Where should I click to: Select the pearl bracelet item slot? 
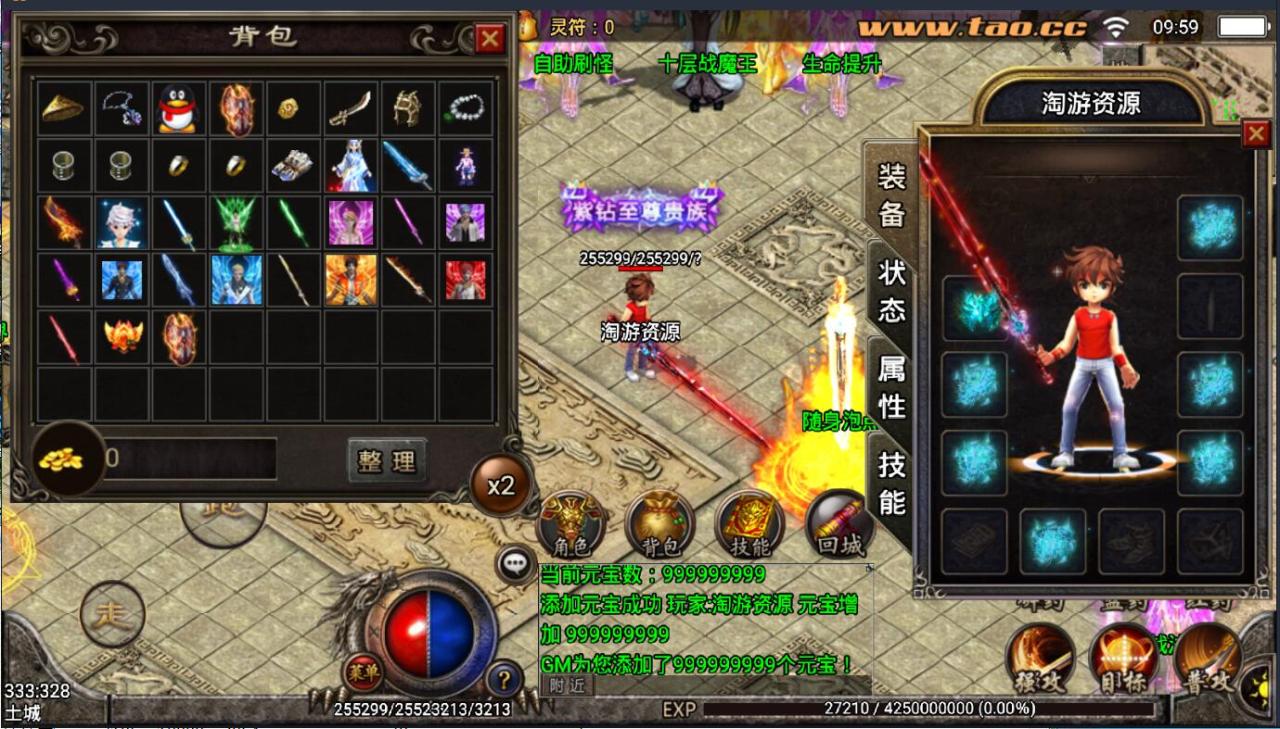[465, 108]
